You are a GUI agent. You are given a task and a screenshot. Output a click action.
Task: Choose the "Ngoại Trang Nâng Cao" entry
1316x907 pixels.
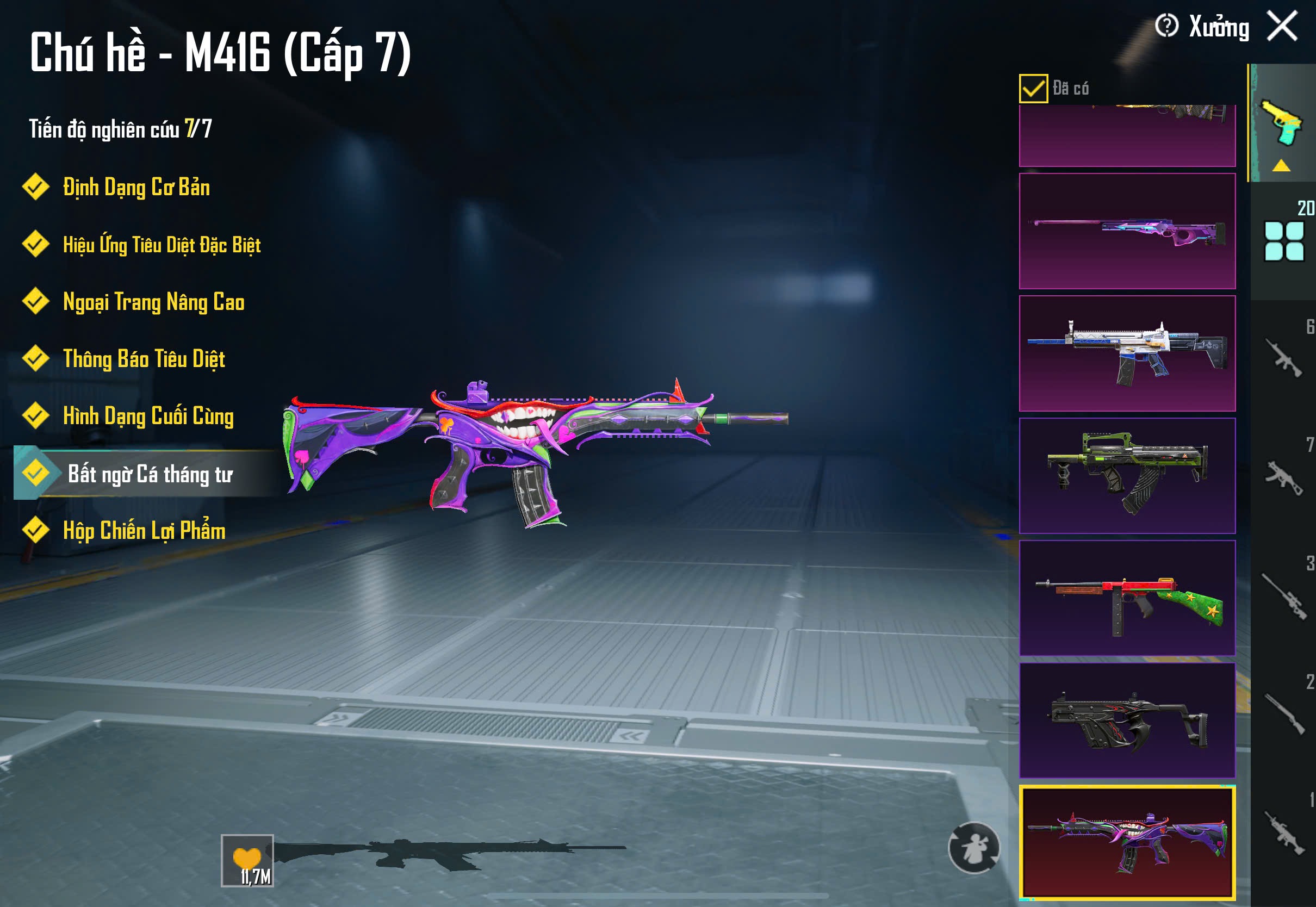(x=153, y=302)
